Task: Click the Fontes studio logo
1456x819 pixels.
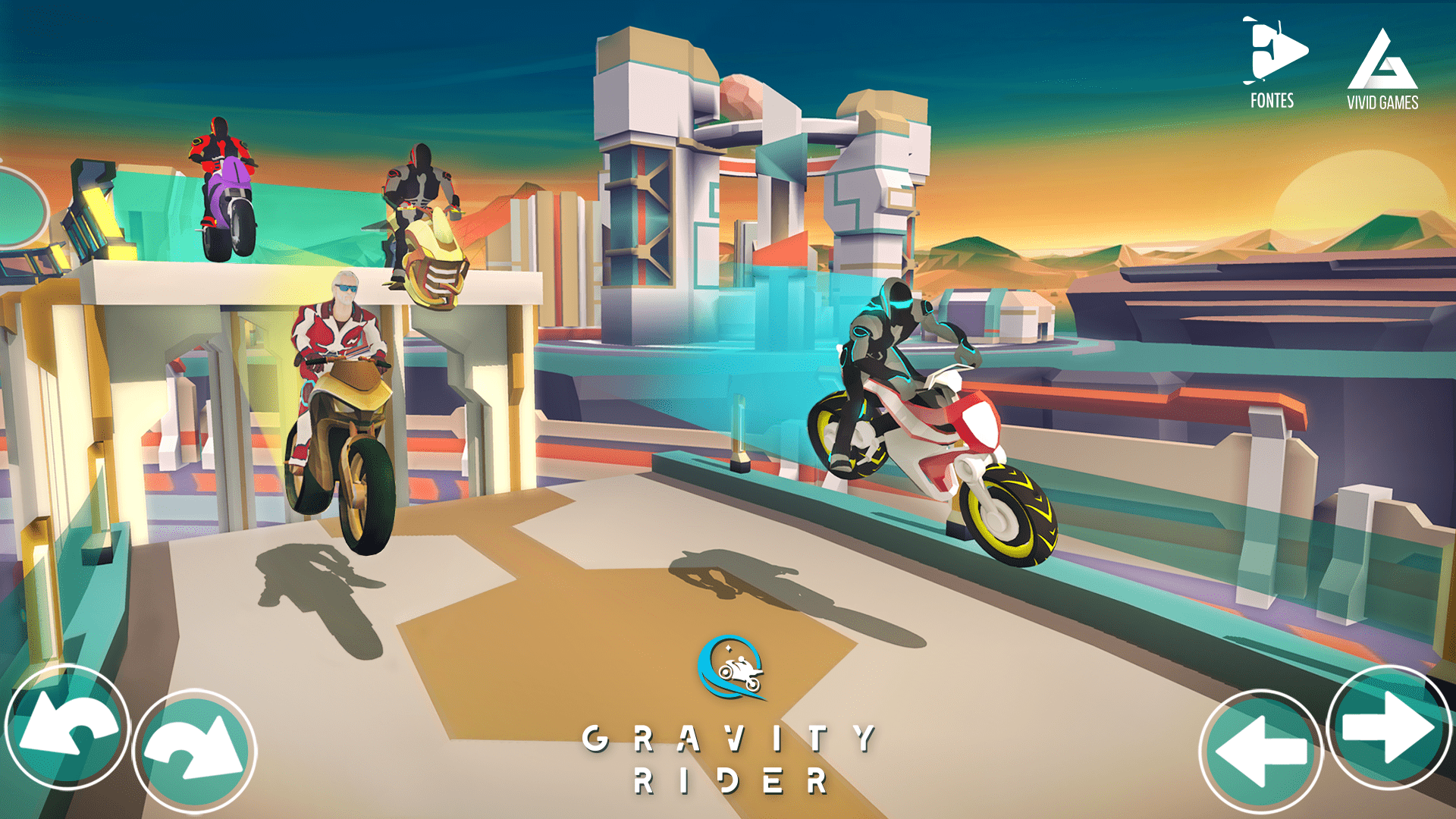Action: pyautogui.click(x=1276, y=52)
